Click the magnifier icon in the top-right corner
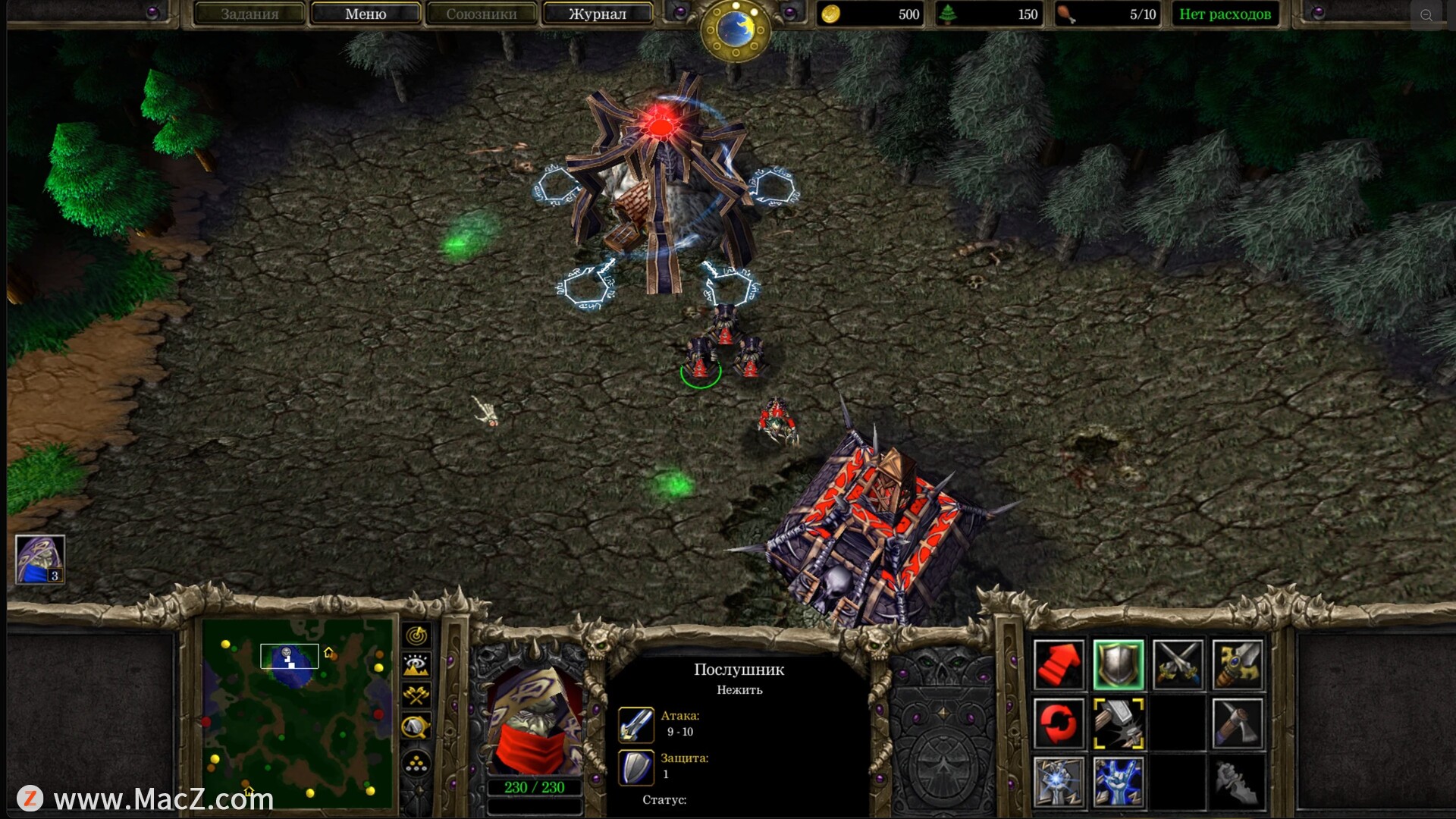Image resolution: width=1456 pixels, height=819 pixels. 1426,15
